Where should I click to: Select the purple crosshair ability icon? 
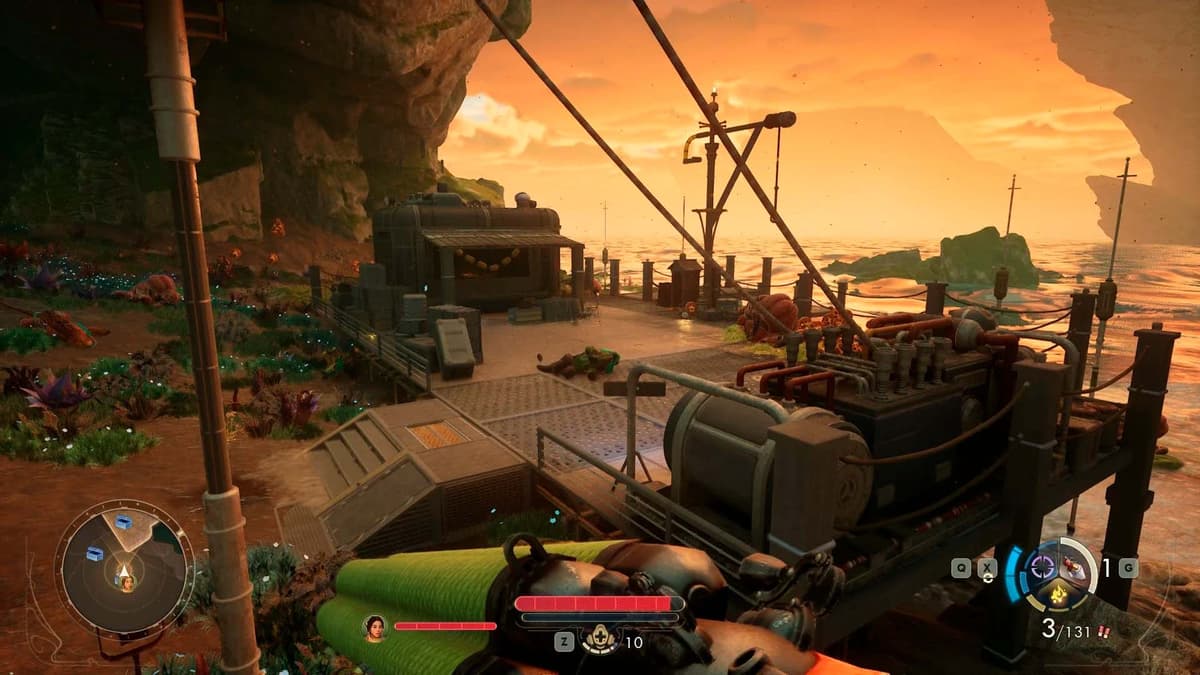click(1044, 568)
